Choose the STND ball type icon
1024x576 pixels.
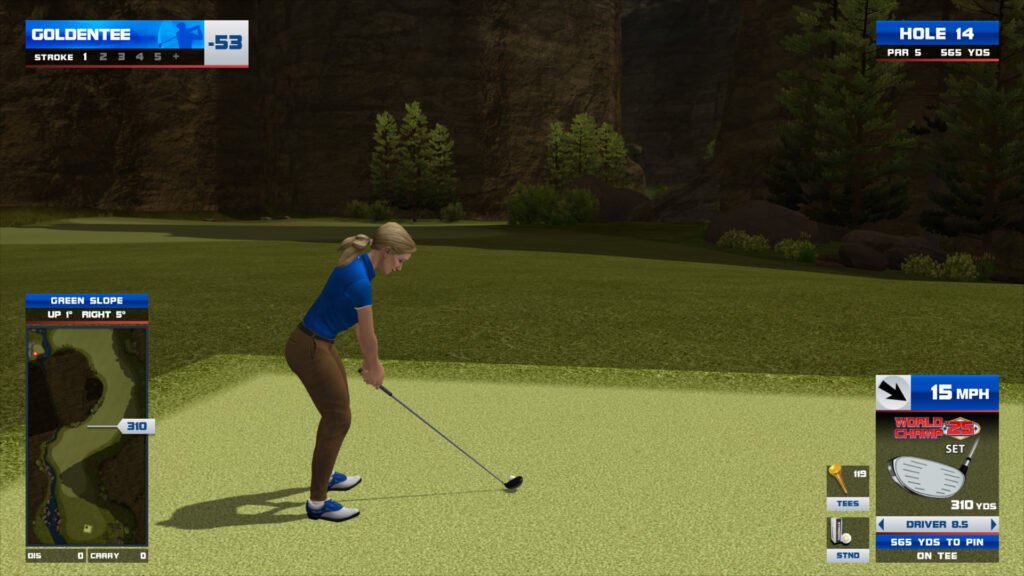click(846, 535)
